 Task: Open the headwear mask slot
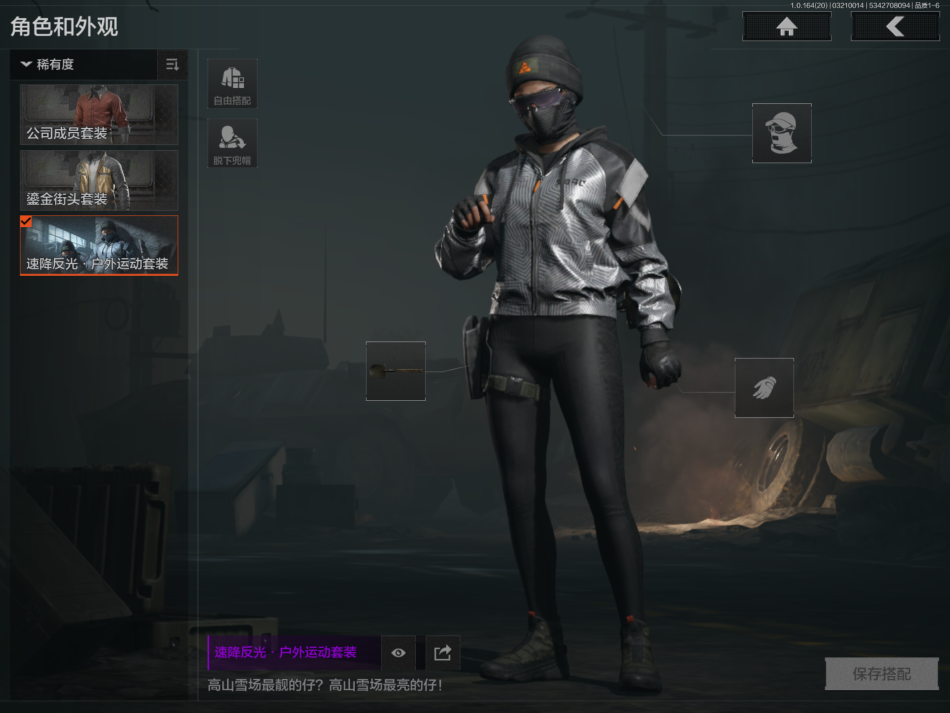[x=781, y=133]
